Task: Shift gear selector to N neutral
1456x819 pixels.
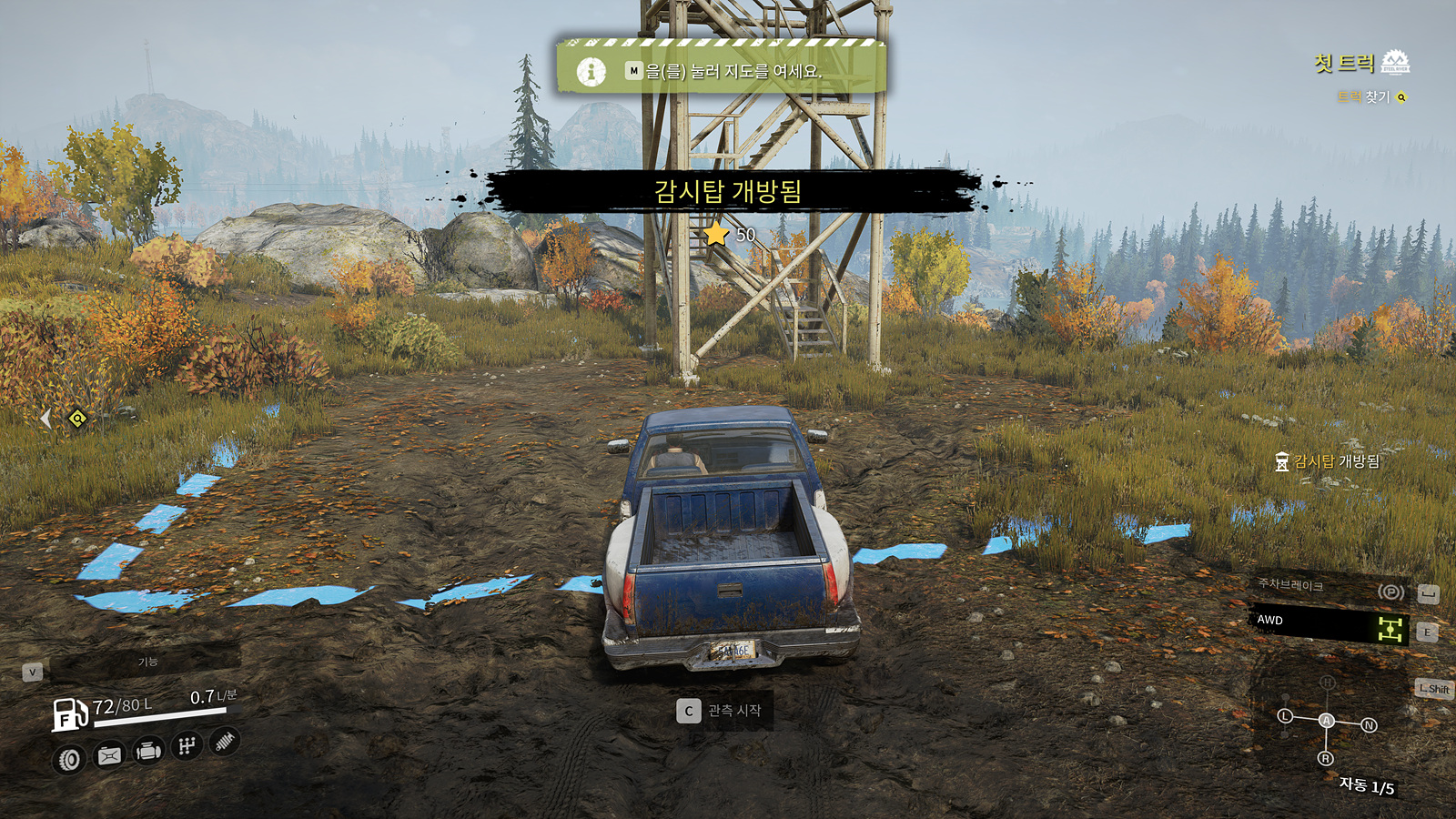Action: pyautogui.click(x=1369, y=725)
